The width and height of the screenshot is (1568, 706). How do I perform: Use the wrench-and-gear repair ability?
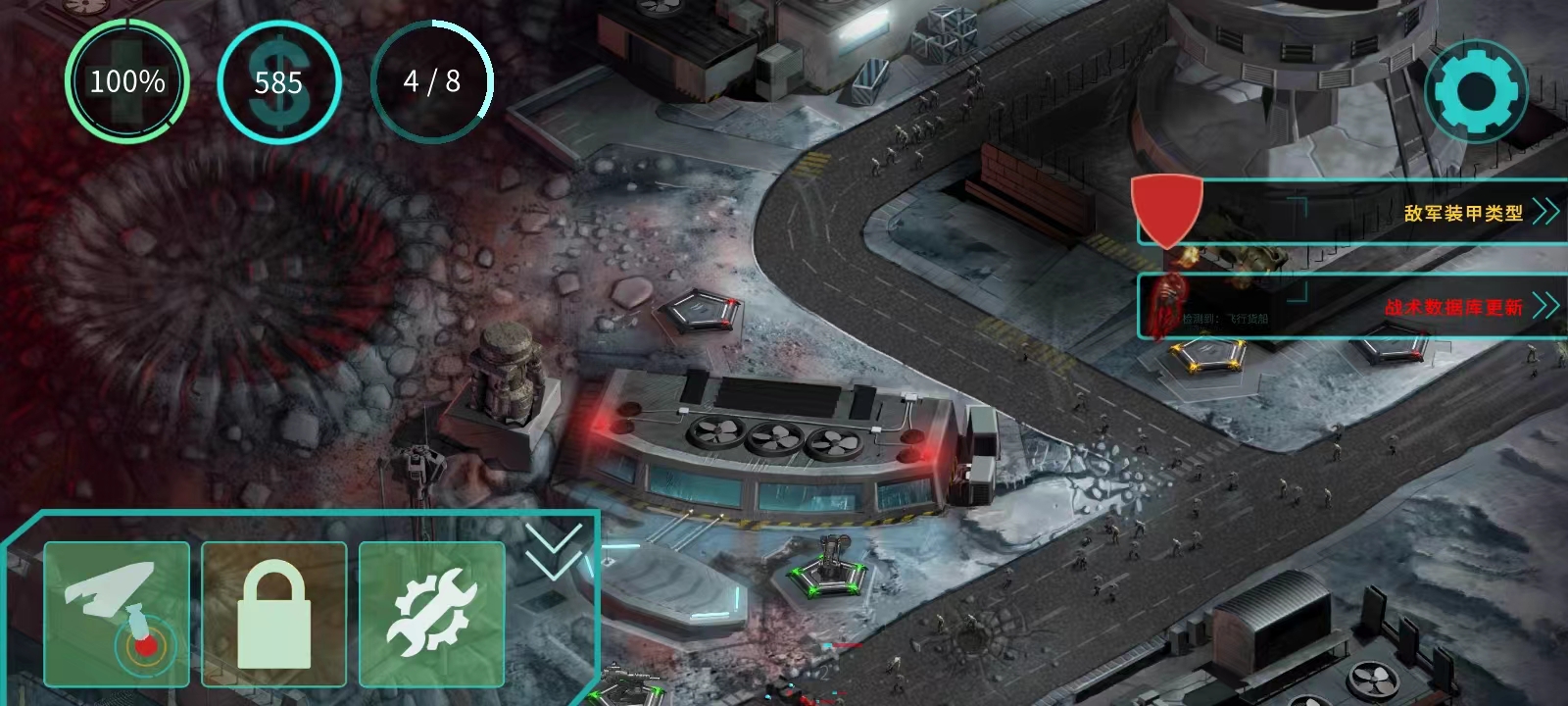coord(431,614)
